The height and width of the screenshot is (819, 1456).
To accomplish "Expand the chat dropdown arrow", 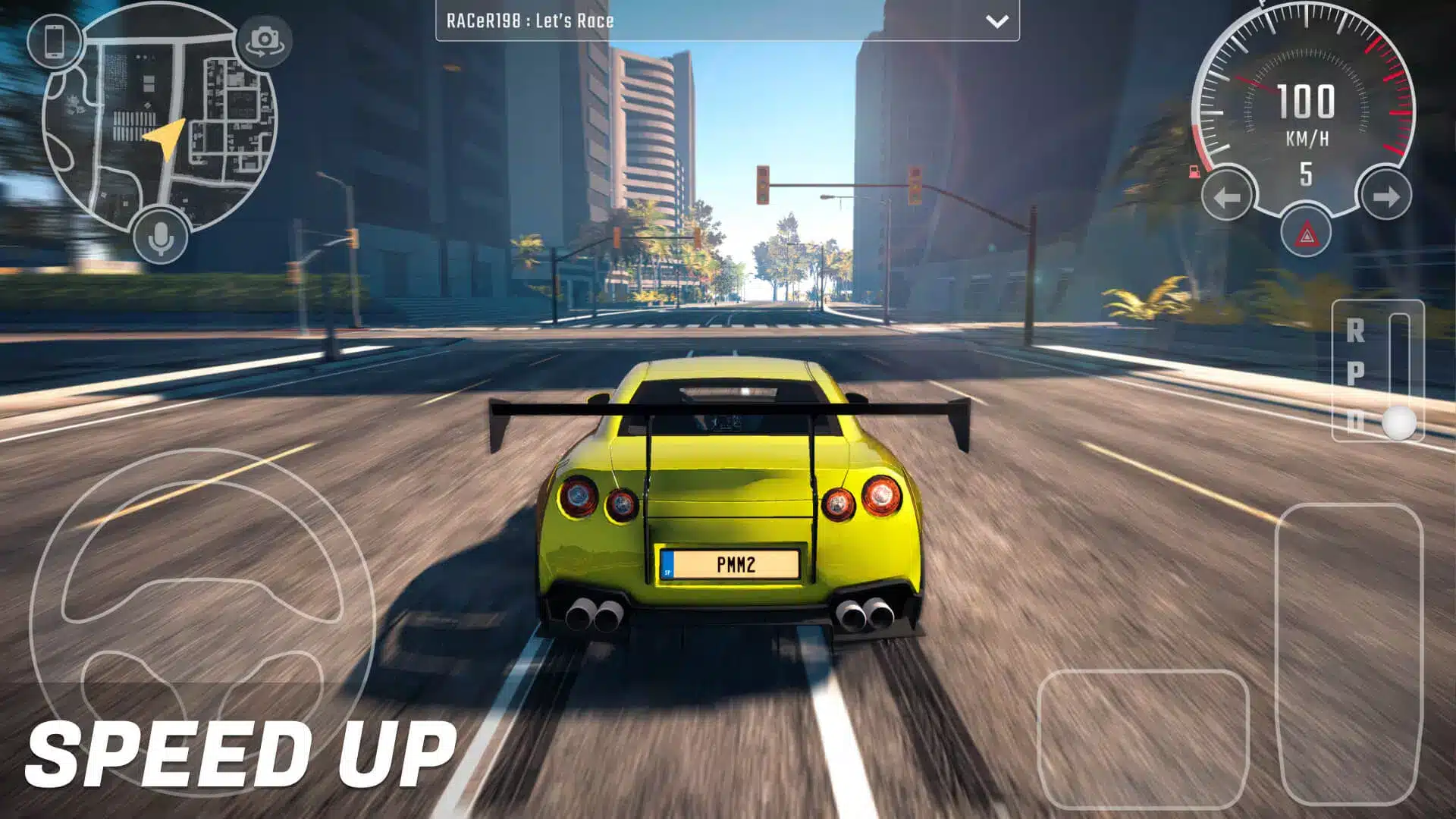I will pos(996,21).
